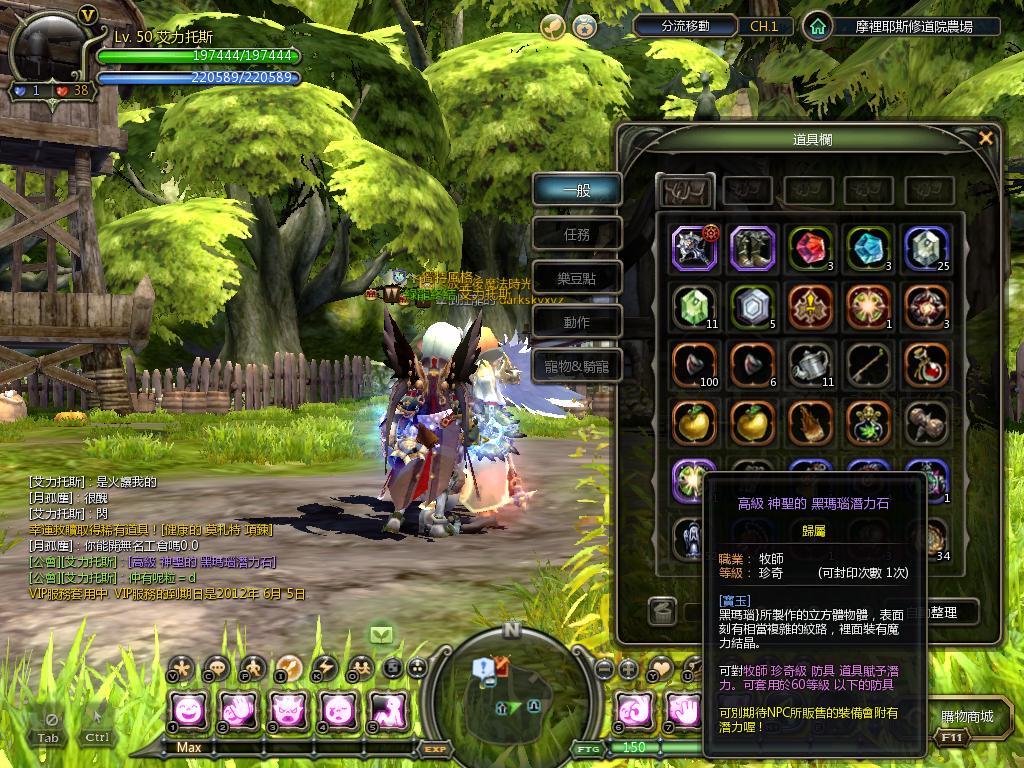Switch to the 一般 inventory category

tap(577, 189)
